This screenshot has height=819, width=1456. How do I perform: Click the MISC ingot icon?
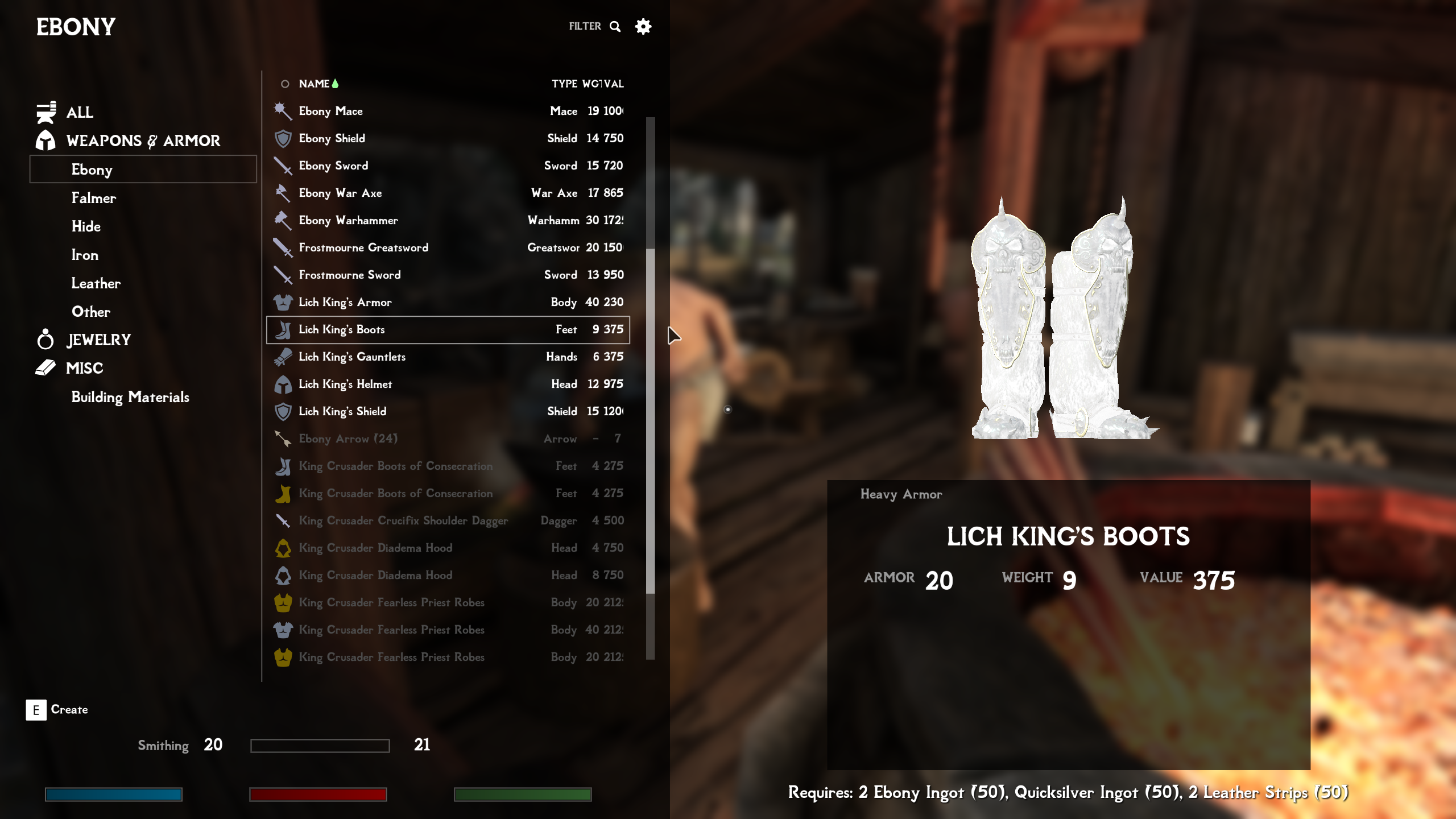45,368
